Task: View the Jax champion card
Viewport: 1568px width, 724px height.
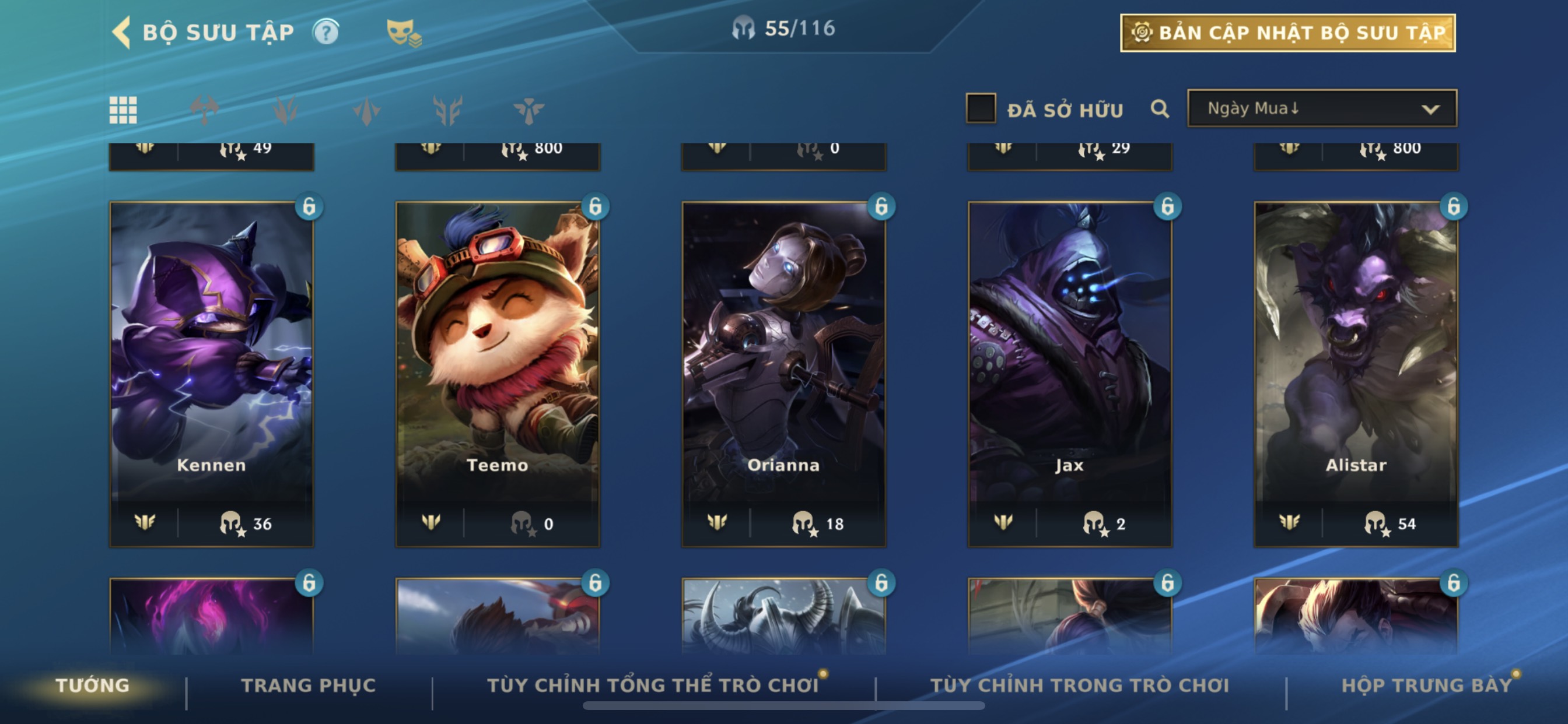Action: tap(1069, 365)
